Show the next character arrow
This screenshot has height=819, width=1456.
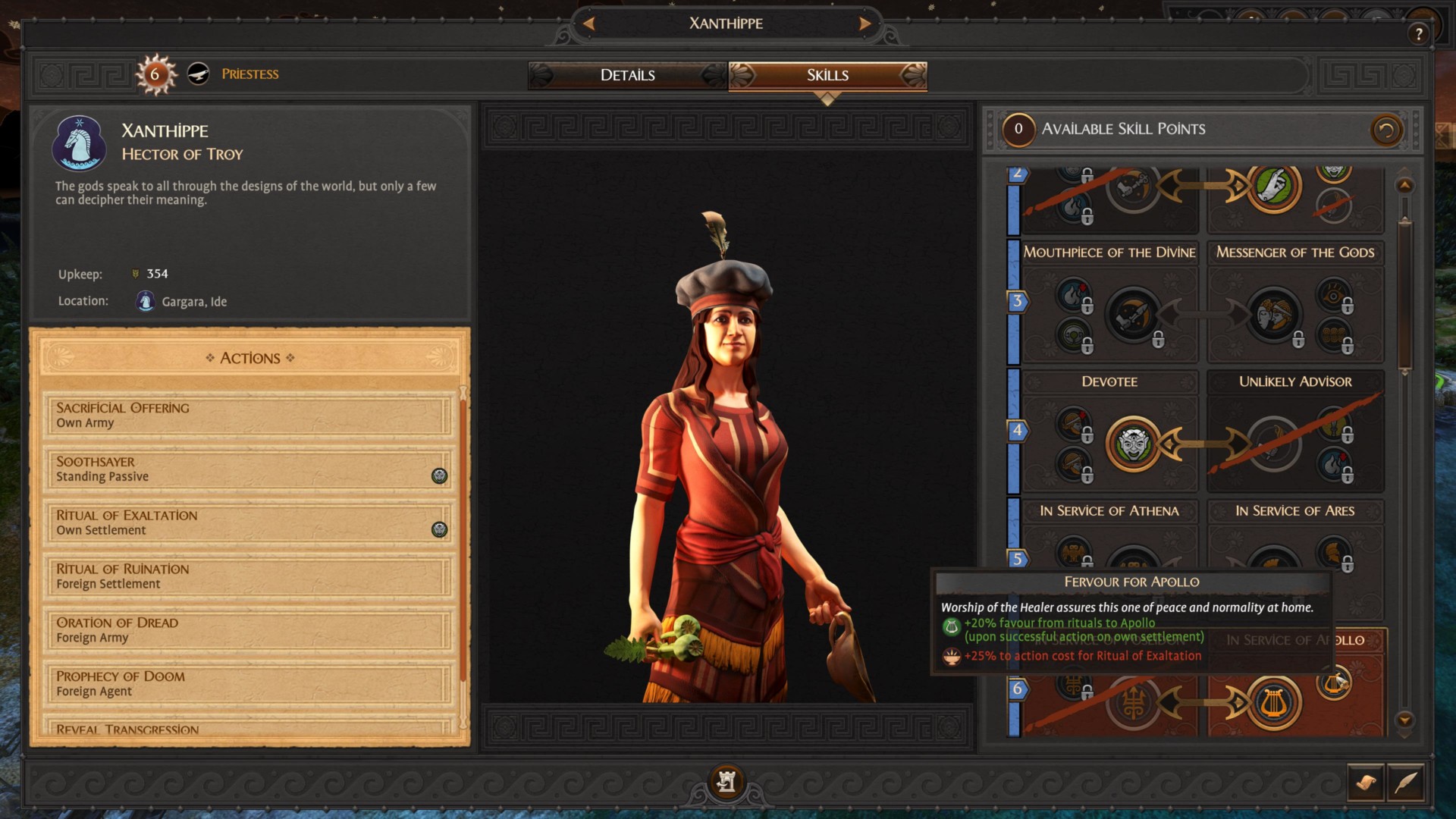(864, 24)
